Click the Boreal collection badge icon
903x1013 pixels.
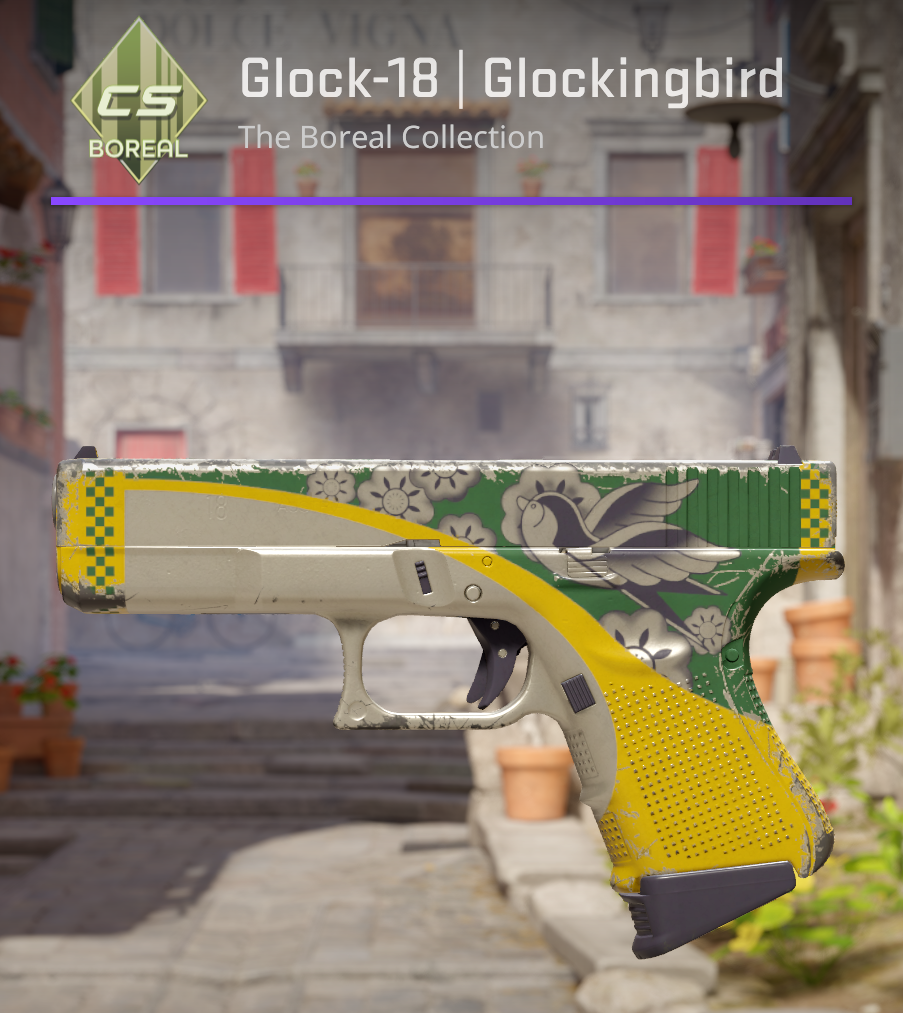click(138, 102)
